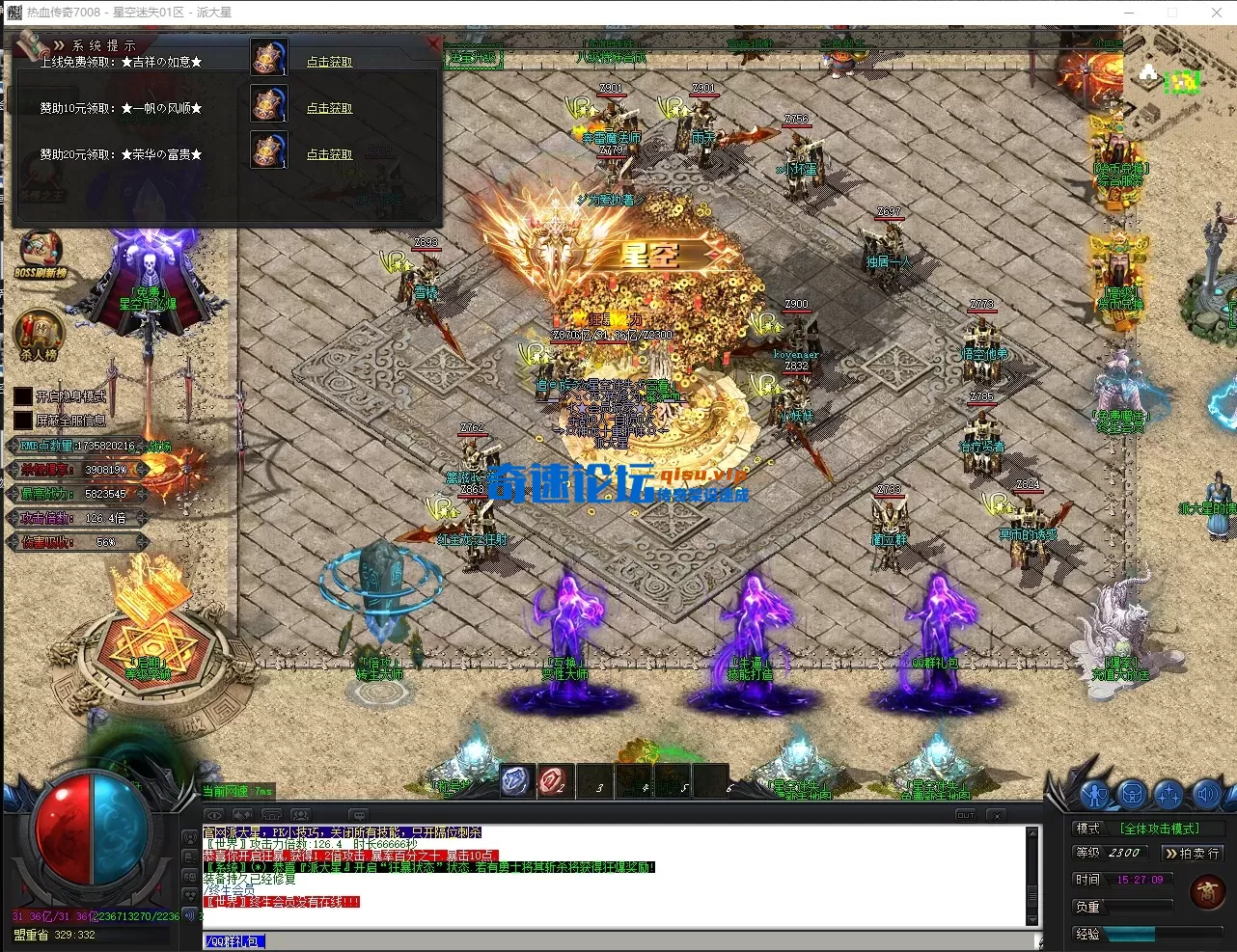The width and height of the screenshot is (1237, 952).
Task: Claim the 上线免费领取 吉祥の如意 reward link
Action: tap(329, 62)
